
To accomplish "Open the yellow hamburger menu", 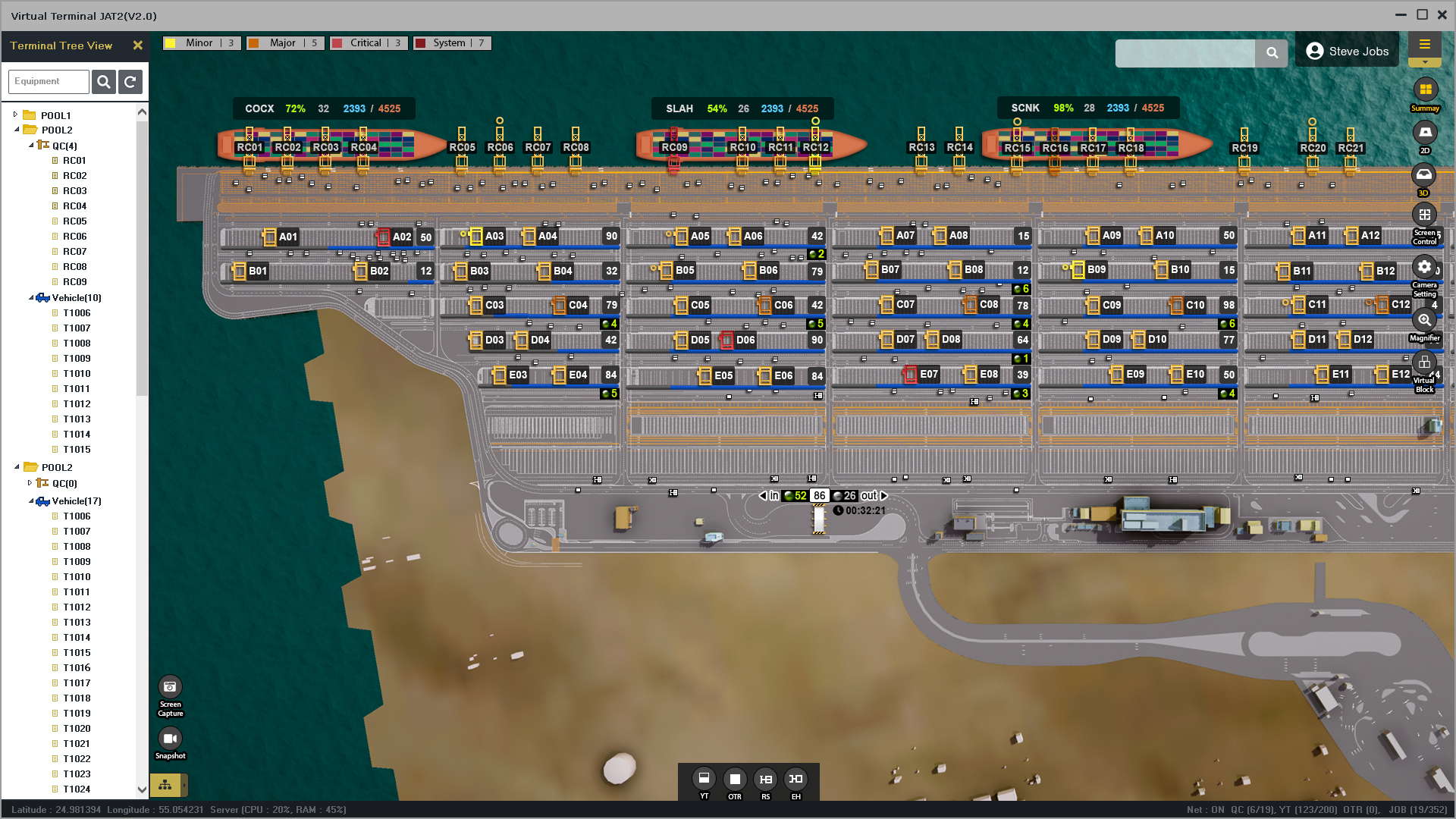I will tap(1424, 45).
